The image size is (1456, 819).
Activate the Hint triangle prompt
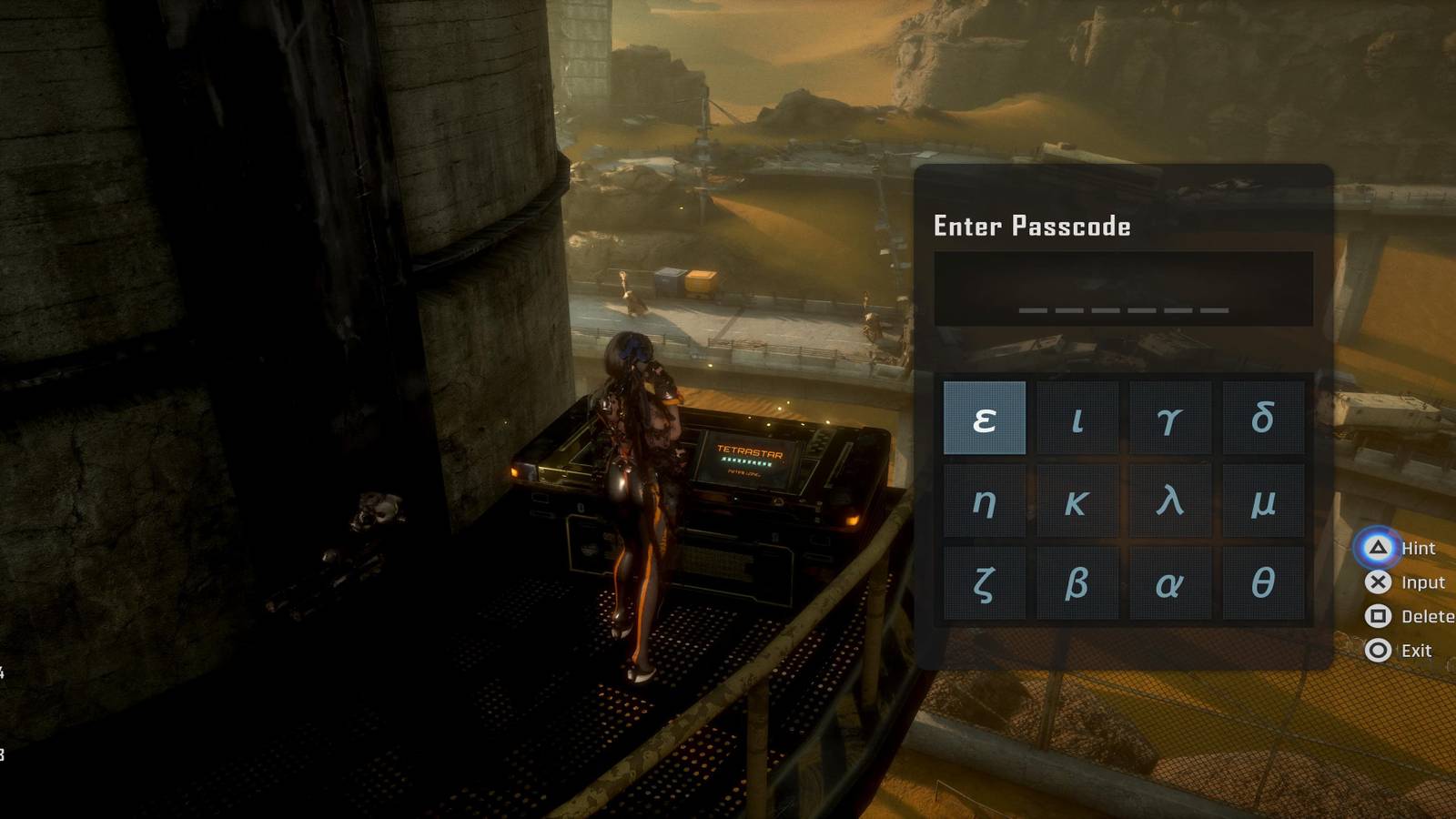tap(1380, 548)
